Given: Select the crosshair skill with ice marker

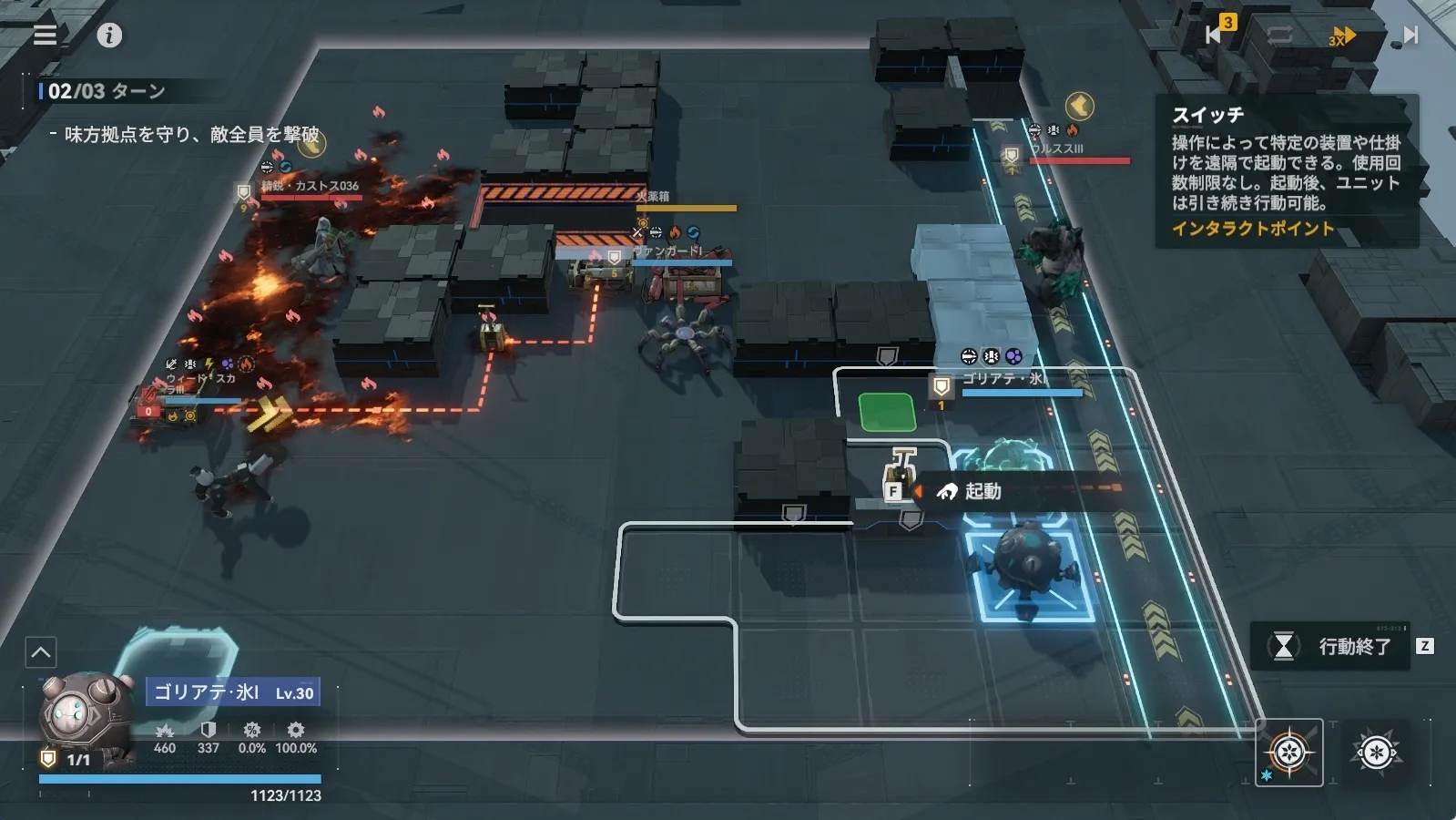Looking at the screenshot, I should click(1288, 753).
